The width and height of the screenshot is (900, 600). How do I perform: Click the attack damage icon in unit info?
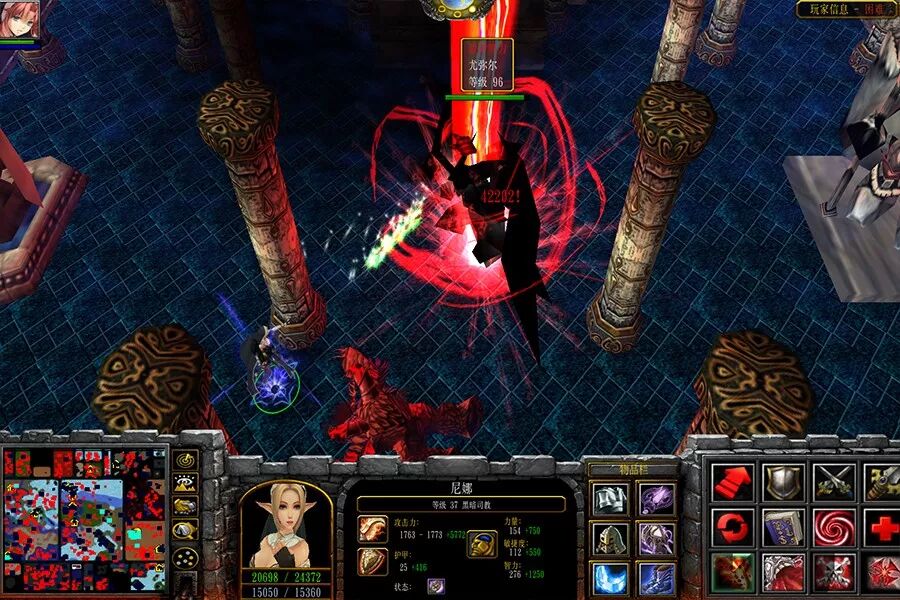tap(373, 528)
